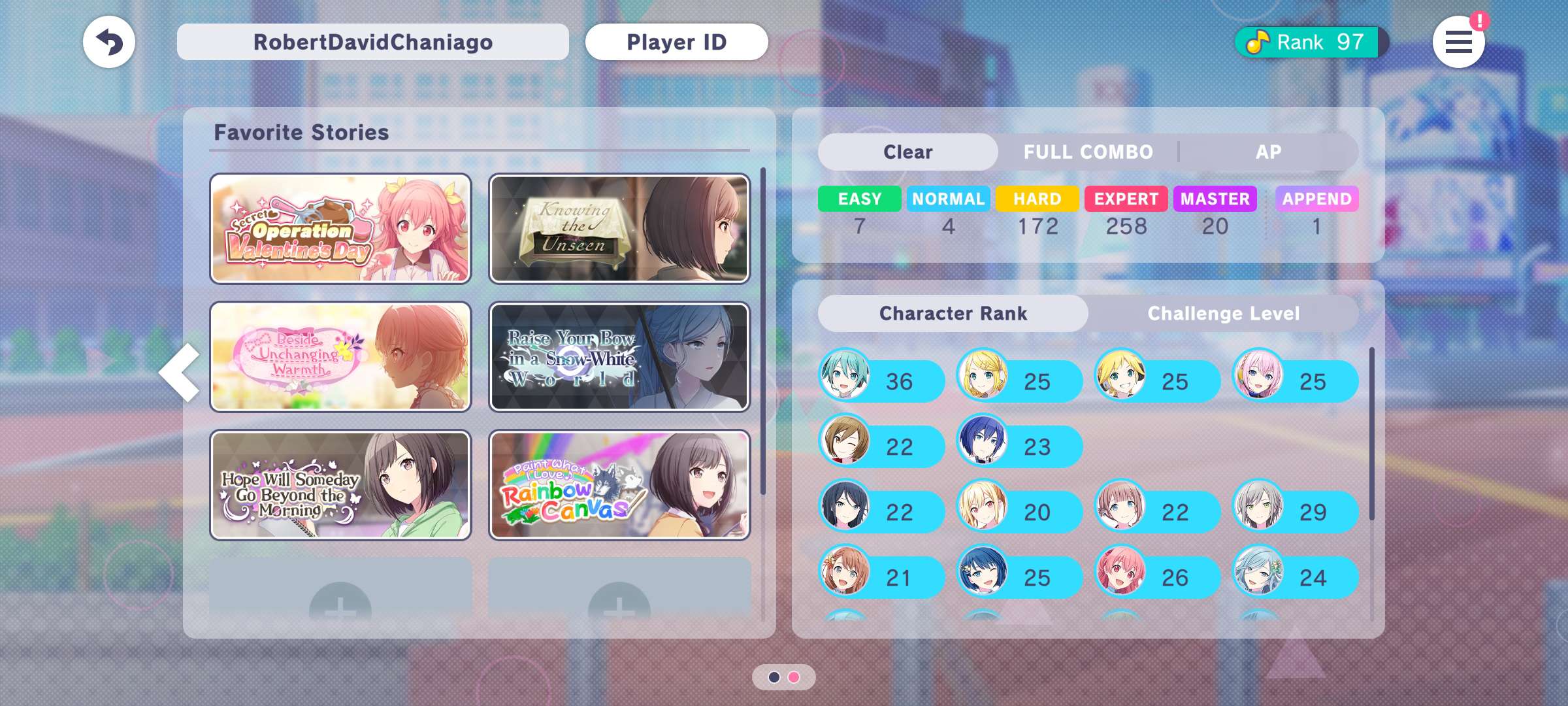Viewport: 1568px width, 706px height.
Task: Go back with the return arrow button
Action: pos(109,42)
